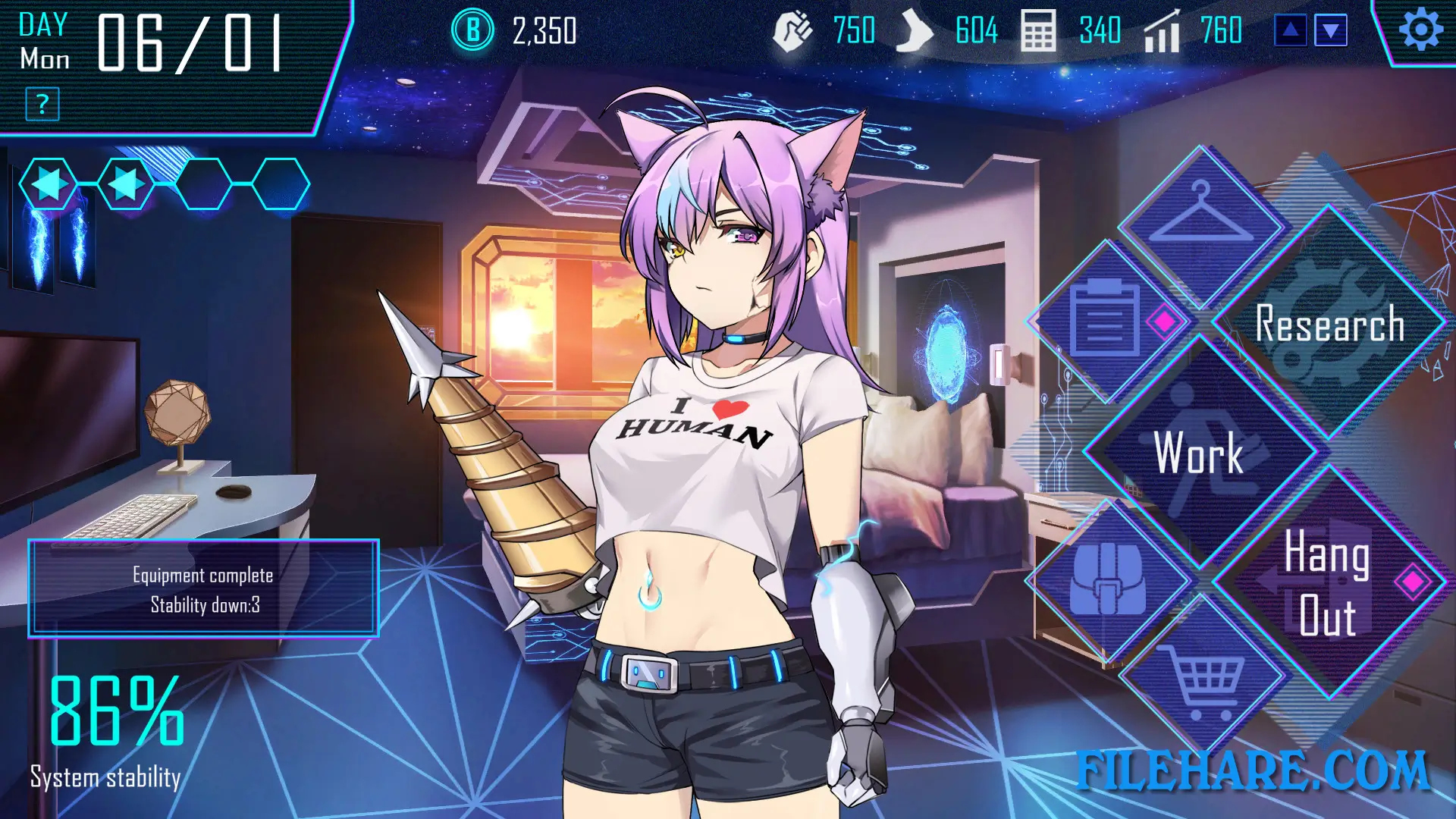The image size is (1456, 819).
Task: Click the down arrow toggle near settings
Action: tap(1332, 30)
